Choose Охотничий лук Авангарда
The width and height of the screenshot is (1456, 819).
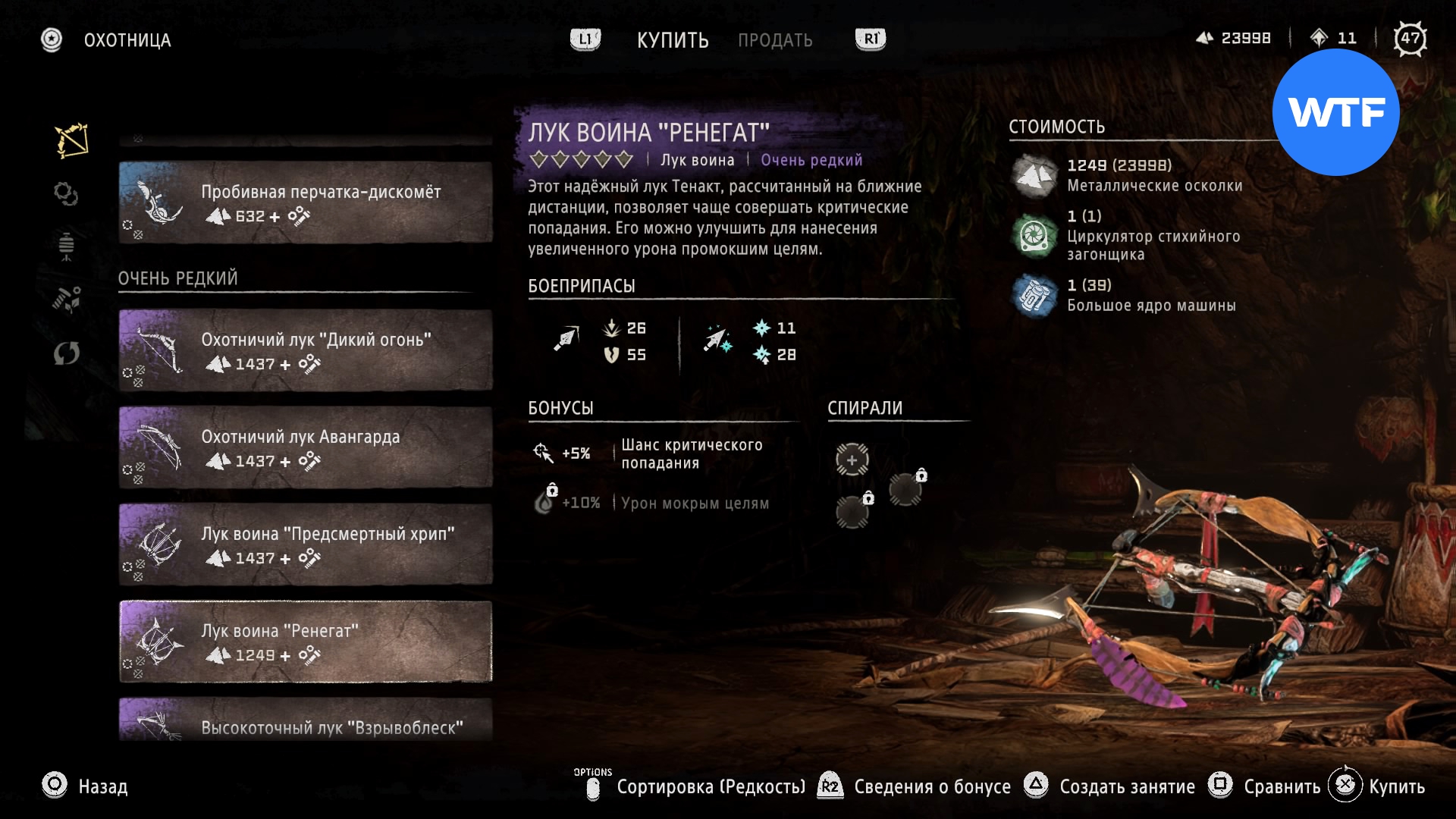(x=306, y=447)
